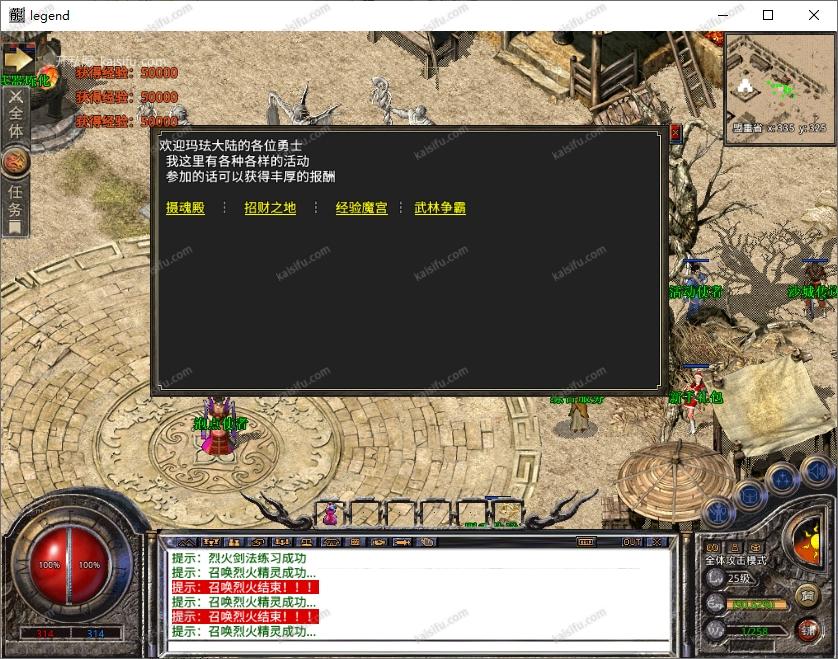
Task: Click the golden arrow expand button
Action: [18, 60]
